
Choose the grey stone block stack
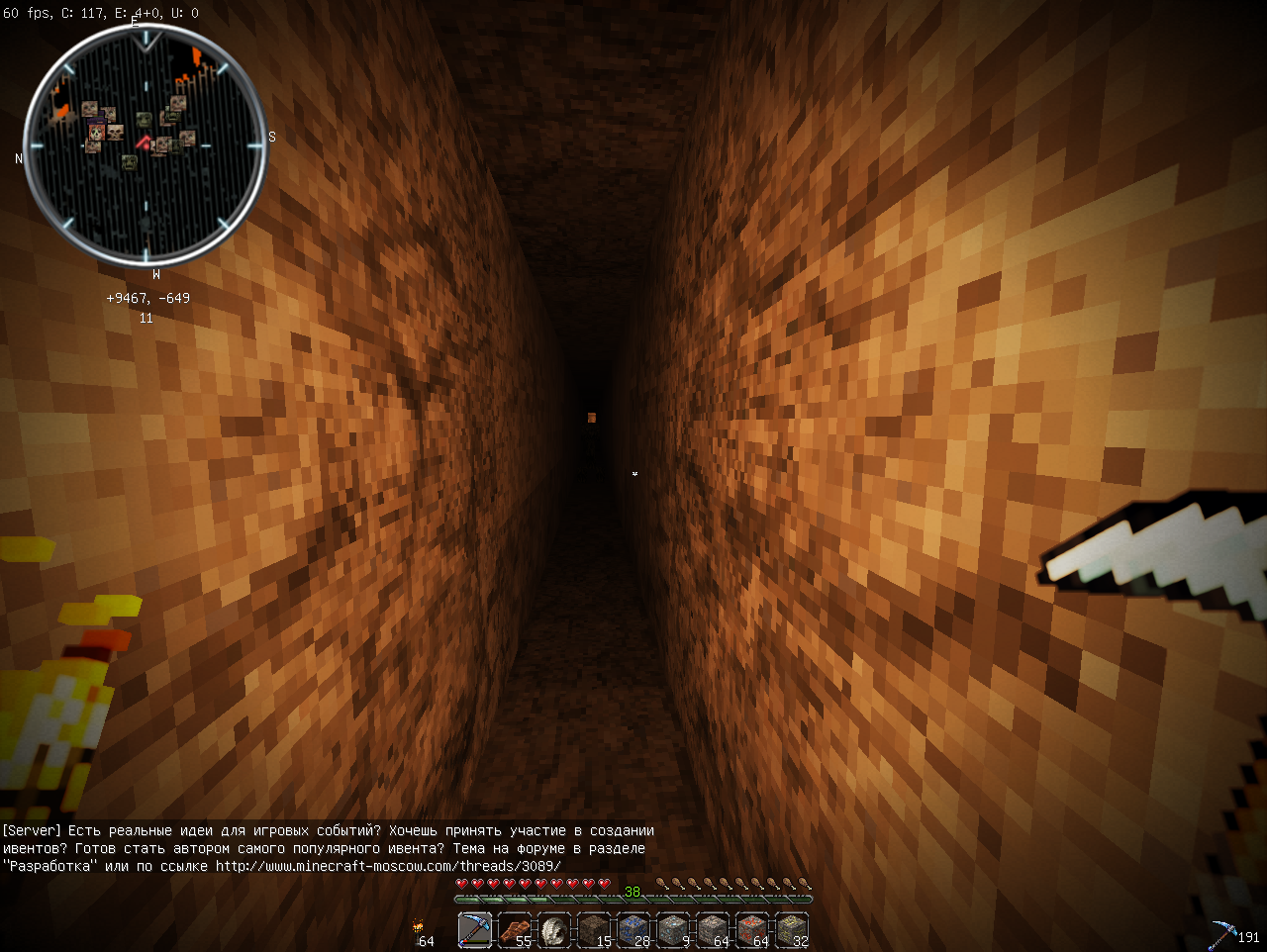coord(713,930)
